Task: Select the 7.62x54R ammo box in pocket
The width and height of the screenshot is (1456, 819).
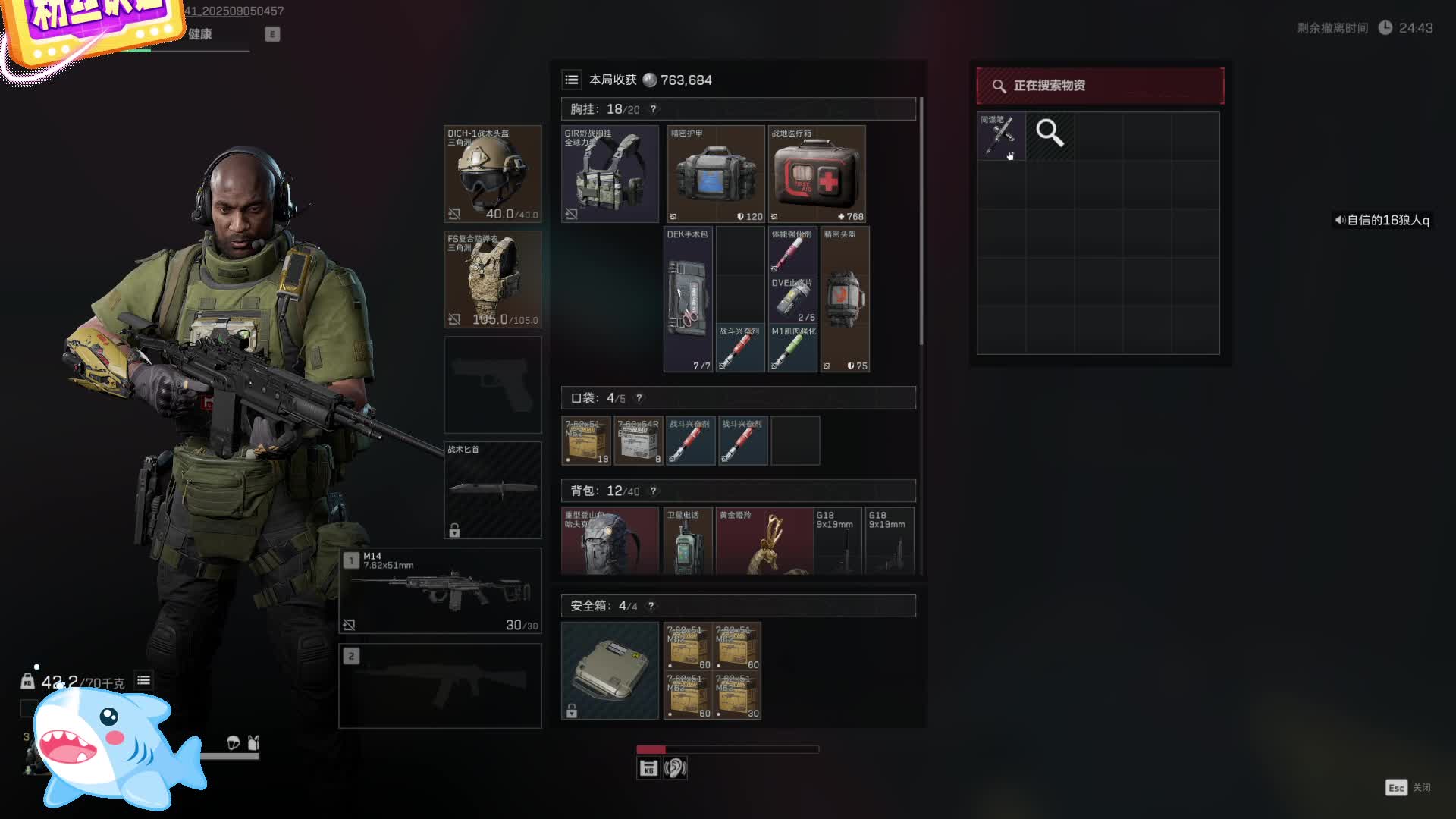Action: (x=638, y=440)
